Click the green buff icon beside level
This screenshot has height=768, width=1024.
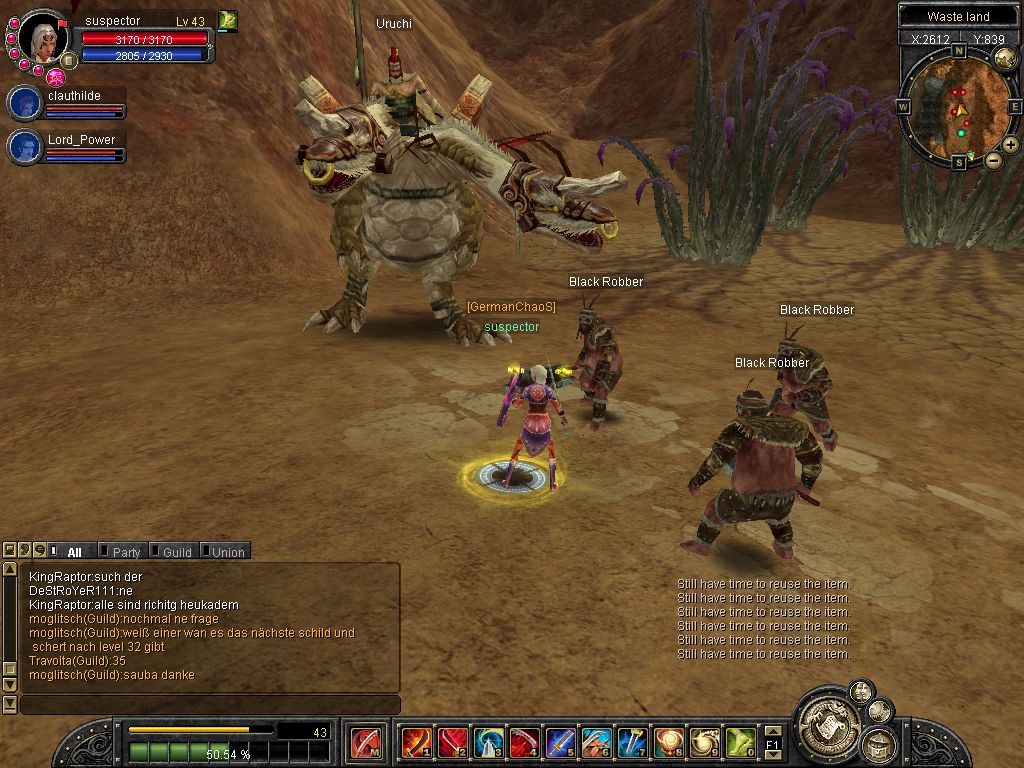(227, 20)
